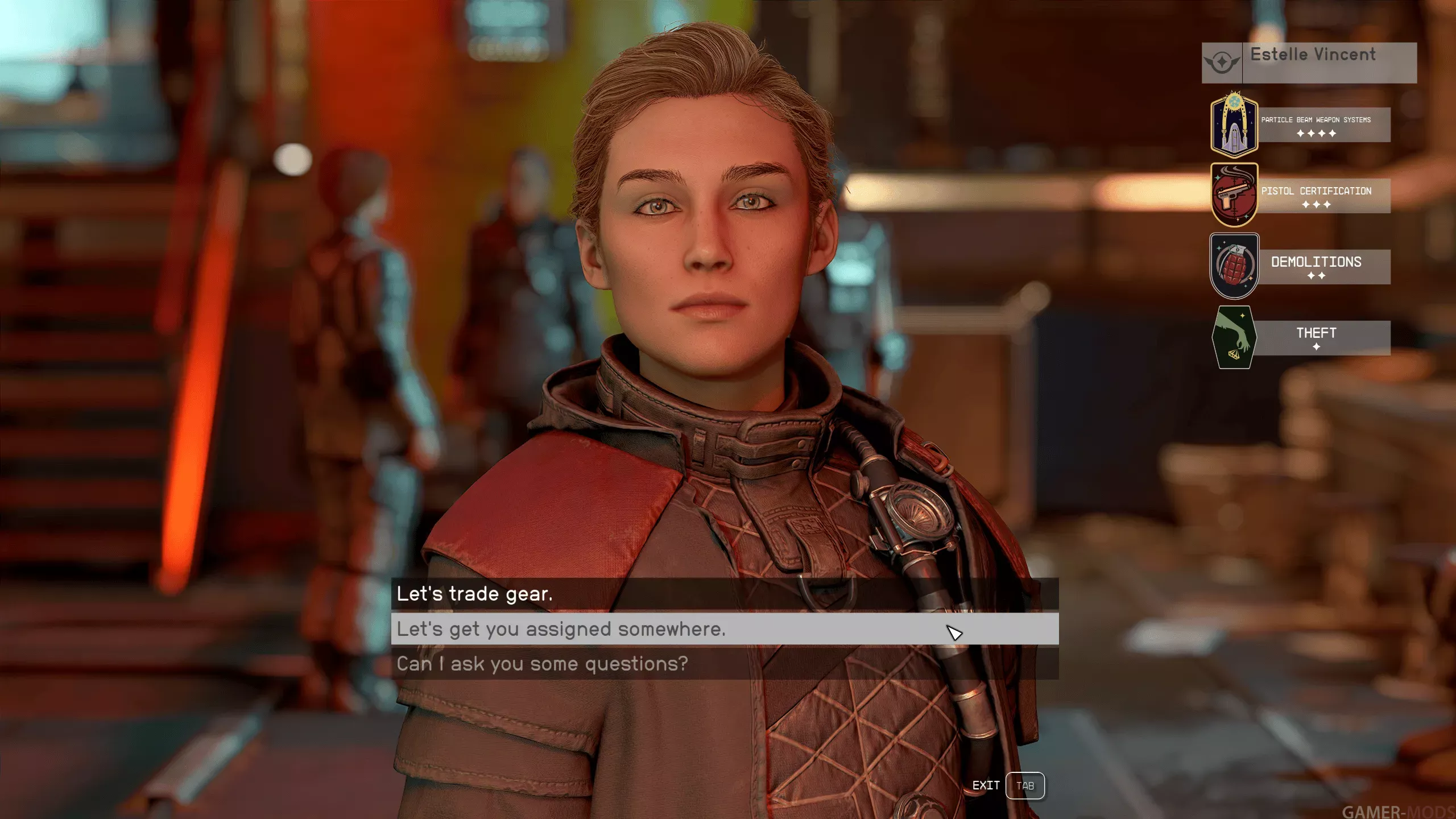Choose the "Let's trade gear" dialogue option
The width and height of the screenshot is (1456, 819).
pos(475,594)
